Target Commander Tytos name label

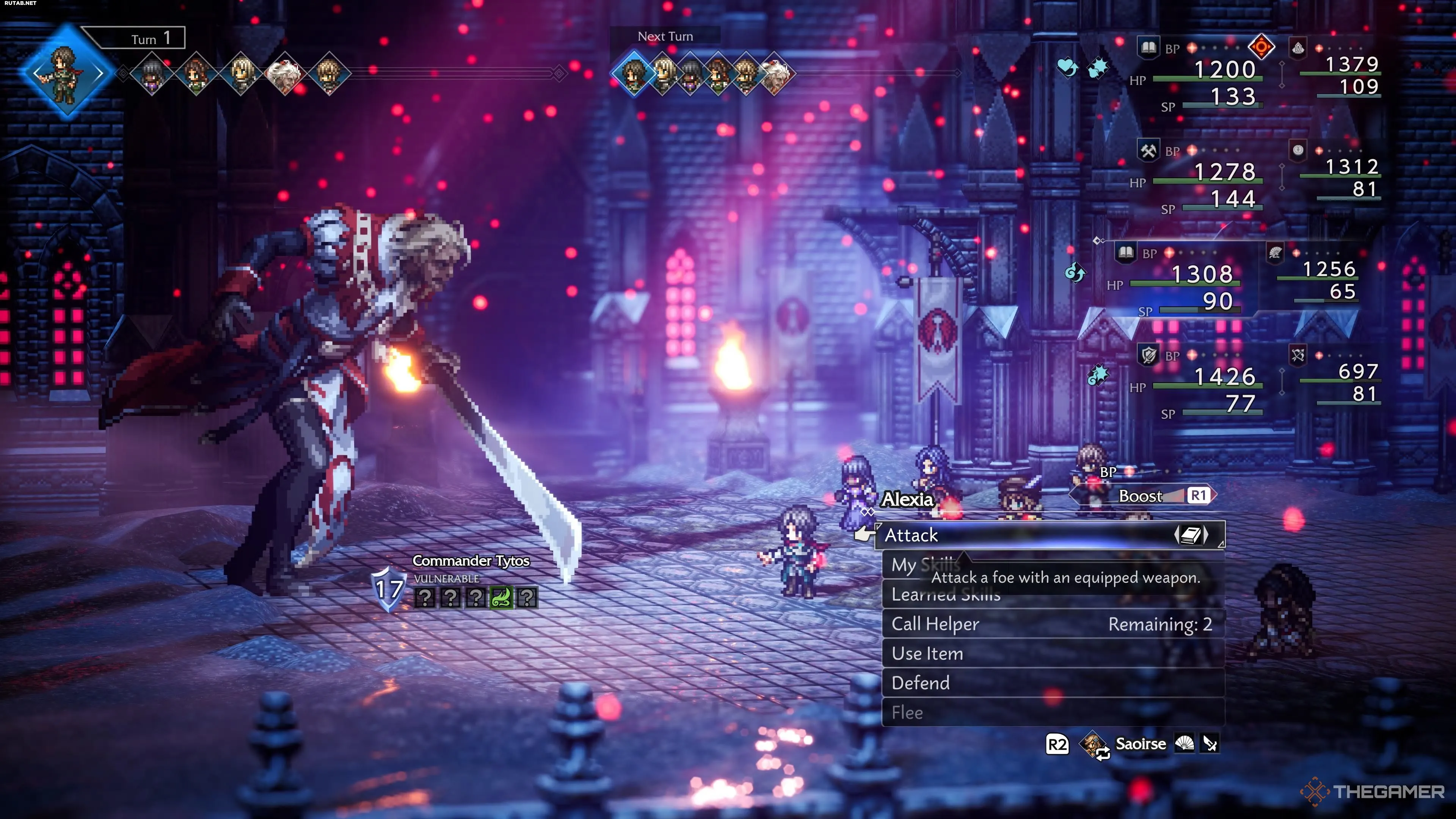471,561
